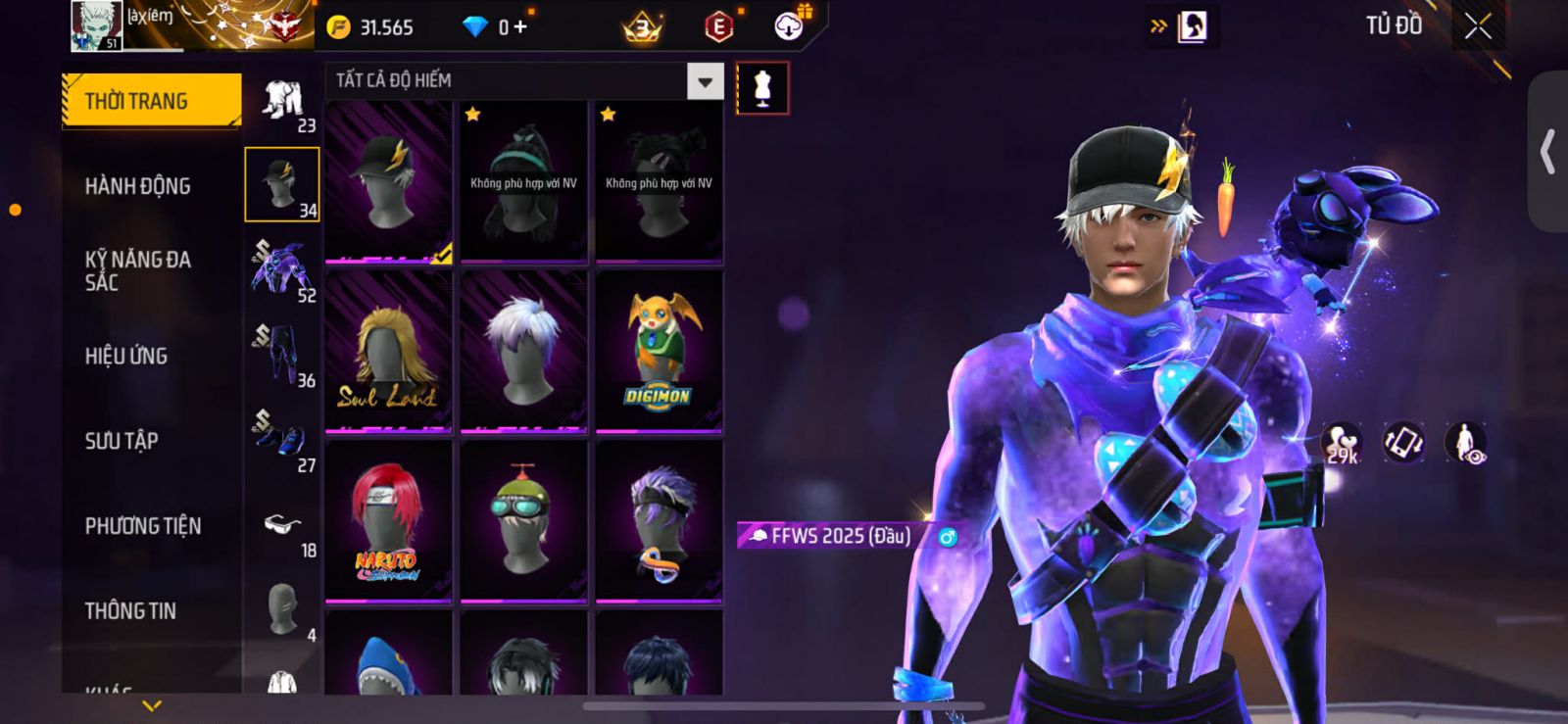Open the Tất Cả Độ Hiếm rarity dropdown

click(x=705, y=81)
